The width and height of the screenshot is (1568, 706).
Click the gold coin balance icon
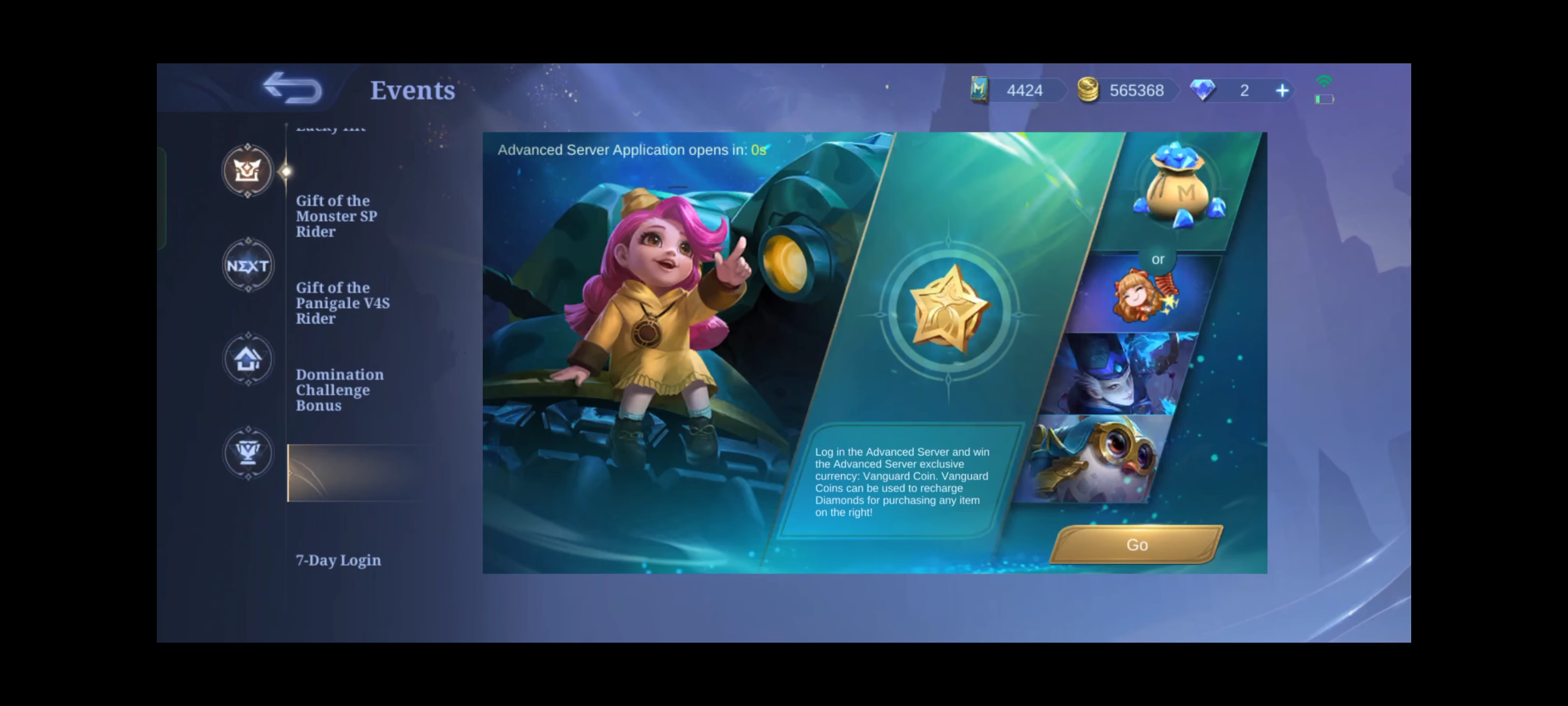pos(1088,90)
